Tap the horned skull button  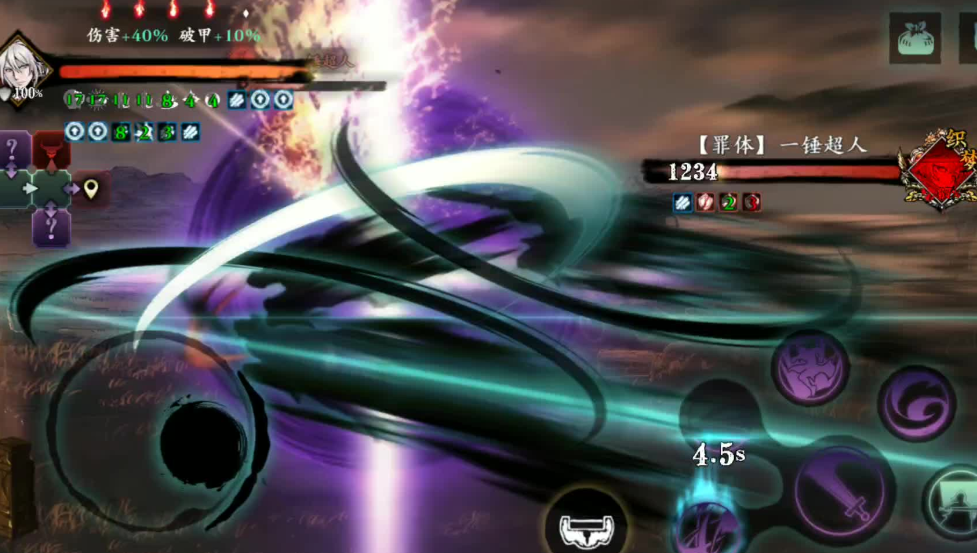tap(588, 523)
